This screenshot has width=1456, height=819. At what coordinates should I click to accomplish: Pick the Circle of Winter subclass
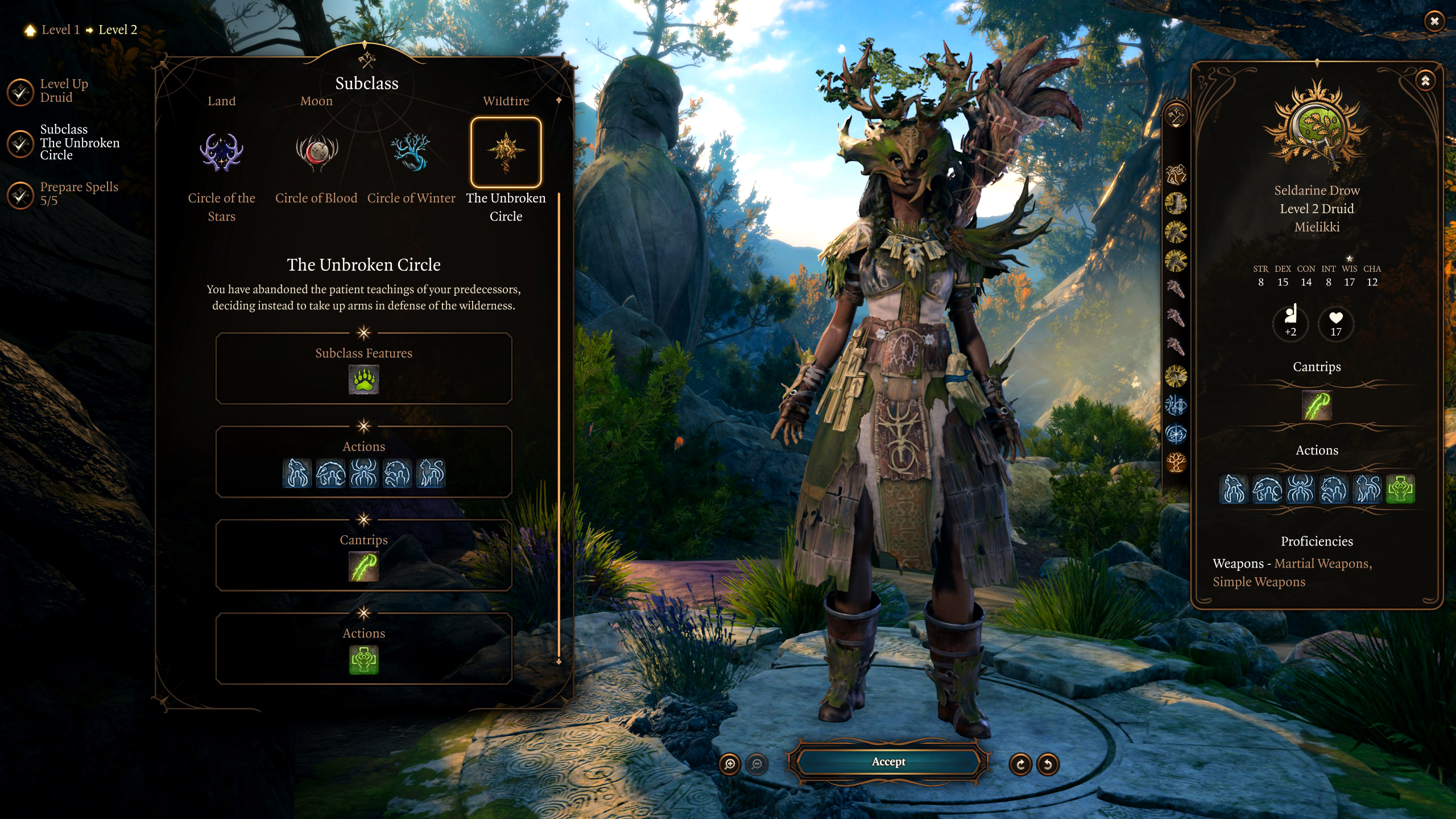coord(411,152)
